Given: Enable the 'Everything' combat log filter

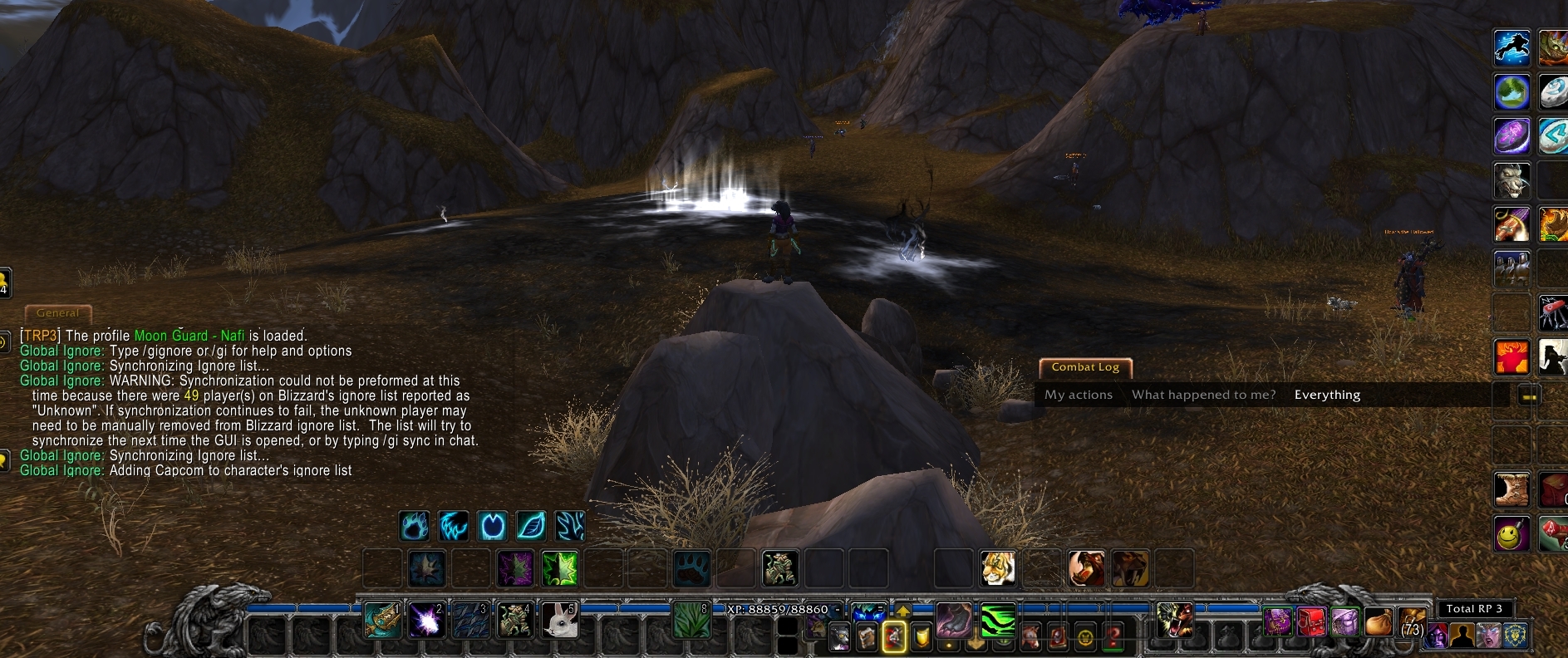Looking at the screenshot, I should tap(1326, 395).
